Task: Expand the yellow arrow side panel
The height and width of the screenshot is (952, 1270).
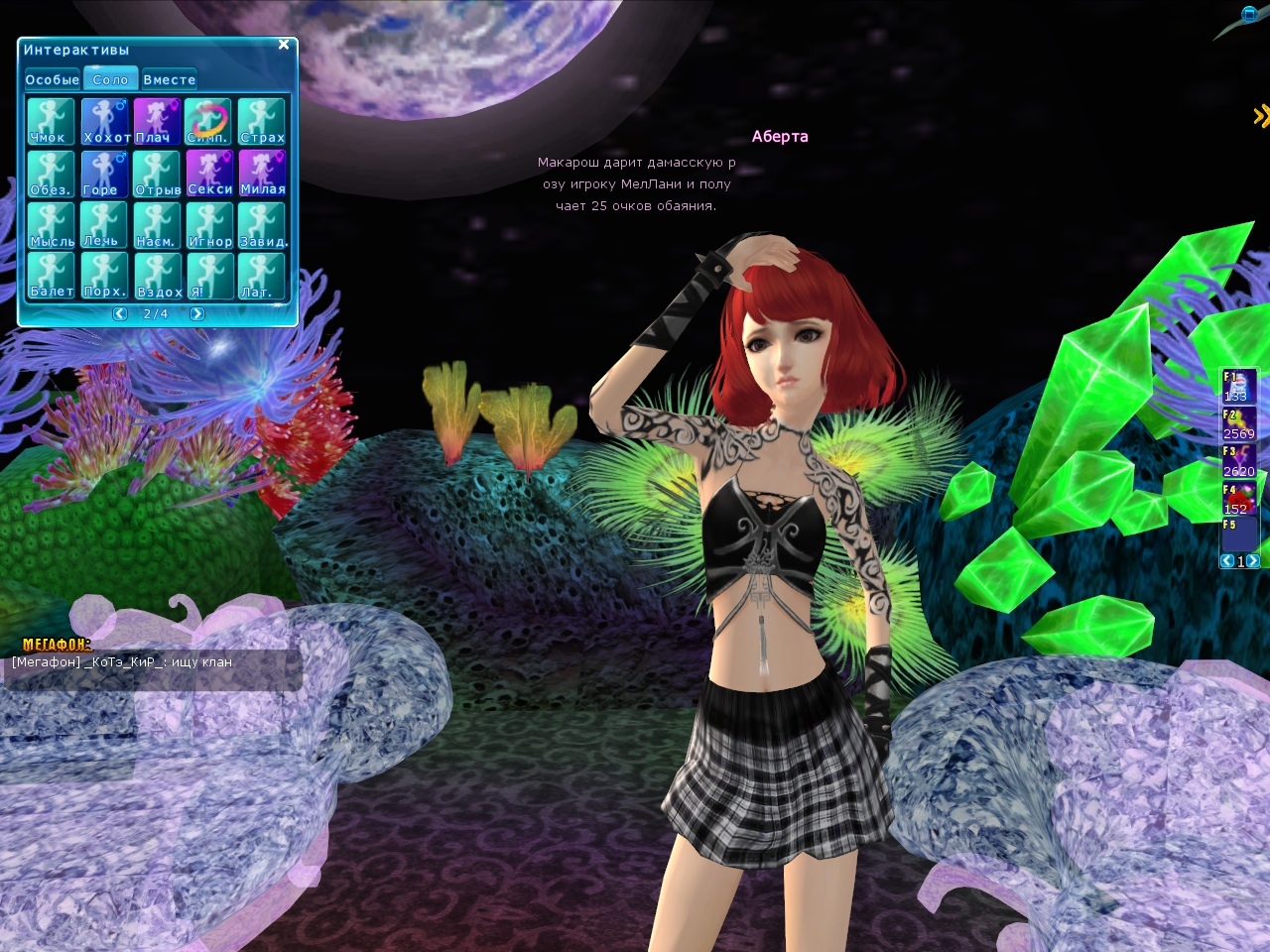Action: click(x=1260, y=116)
